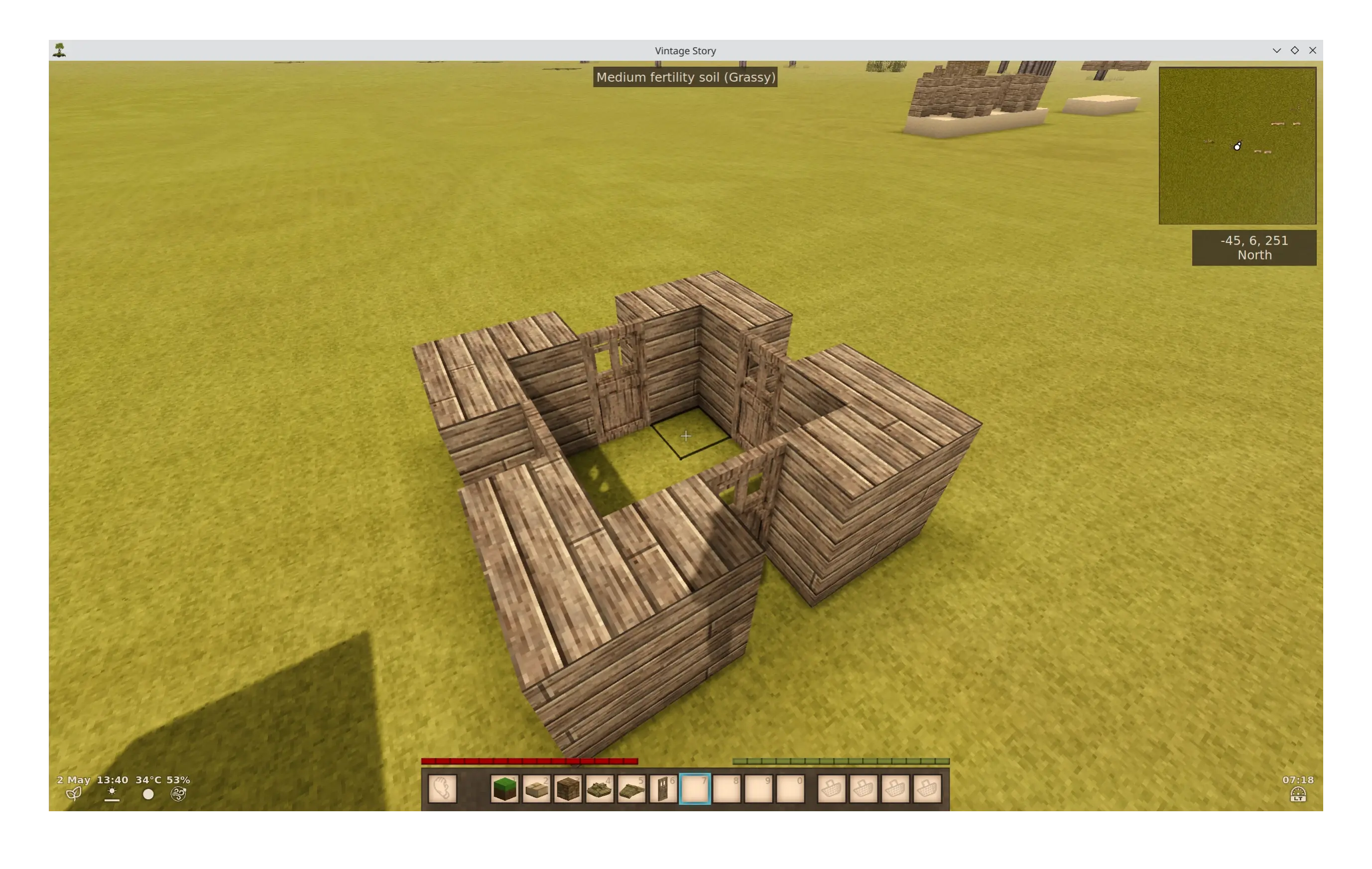Click the Vintage Story tree icon in titlebar
Screen dimensions: 1372x869
pyautogui.click(x=60, y=50)
